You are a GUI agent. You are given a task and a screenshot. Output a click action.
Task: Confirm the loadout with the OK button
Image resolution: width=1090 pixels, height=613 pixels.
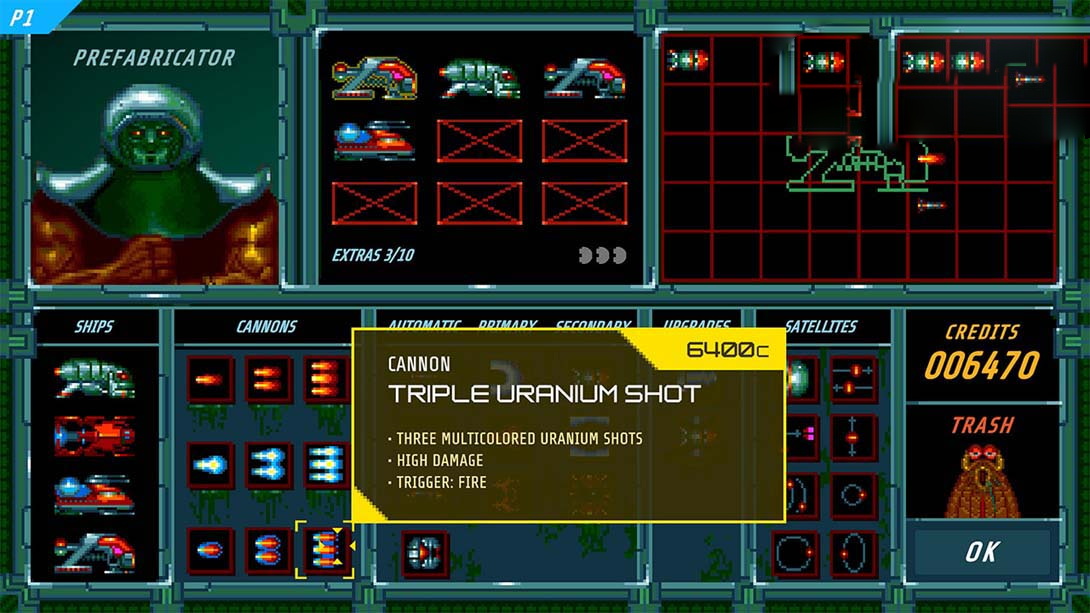tap(980, 552)
